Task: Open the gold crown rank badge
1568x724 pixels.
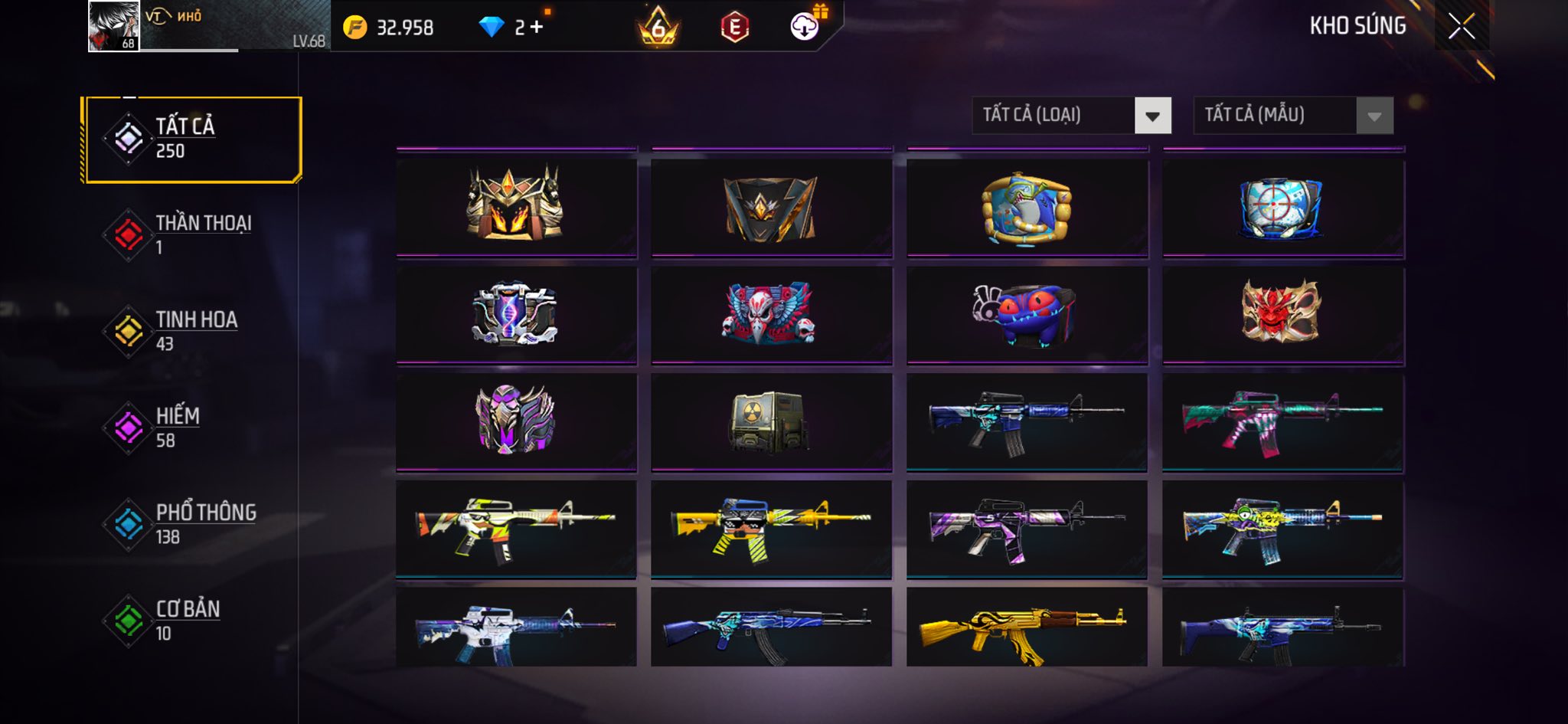Action: coord(658,28)
